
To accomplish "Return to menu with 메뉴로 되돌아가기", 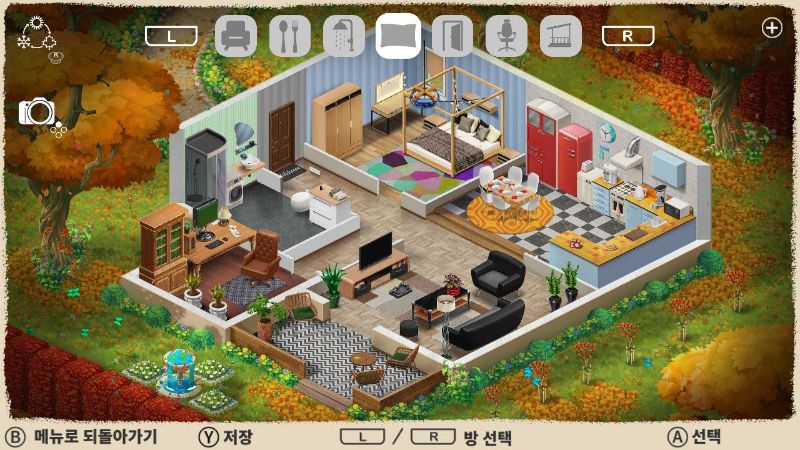I will tap(82, 437).
